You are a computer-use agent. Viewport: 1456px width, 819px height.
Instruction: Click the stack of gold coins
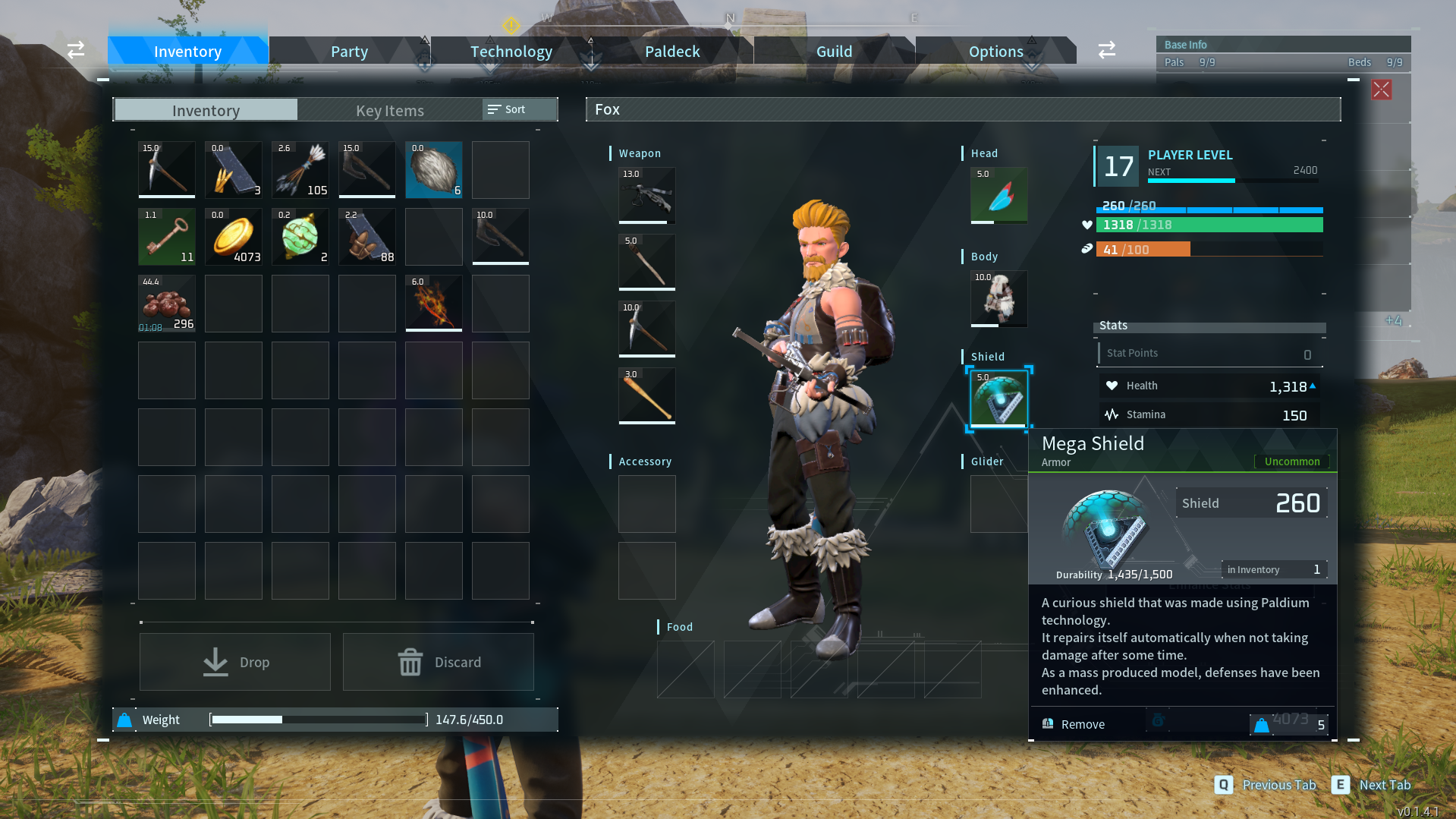[233, 236]
